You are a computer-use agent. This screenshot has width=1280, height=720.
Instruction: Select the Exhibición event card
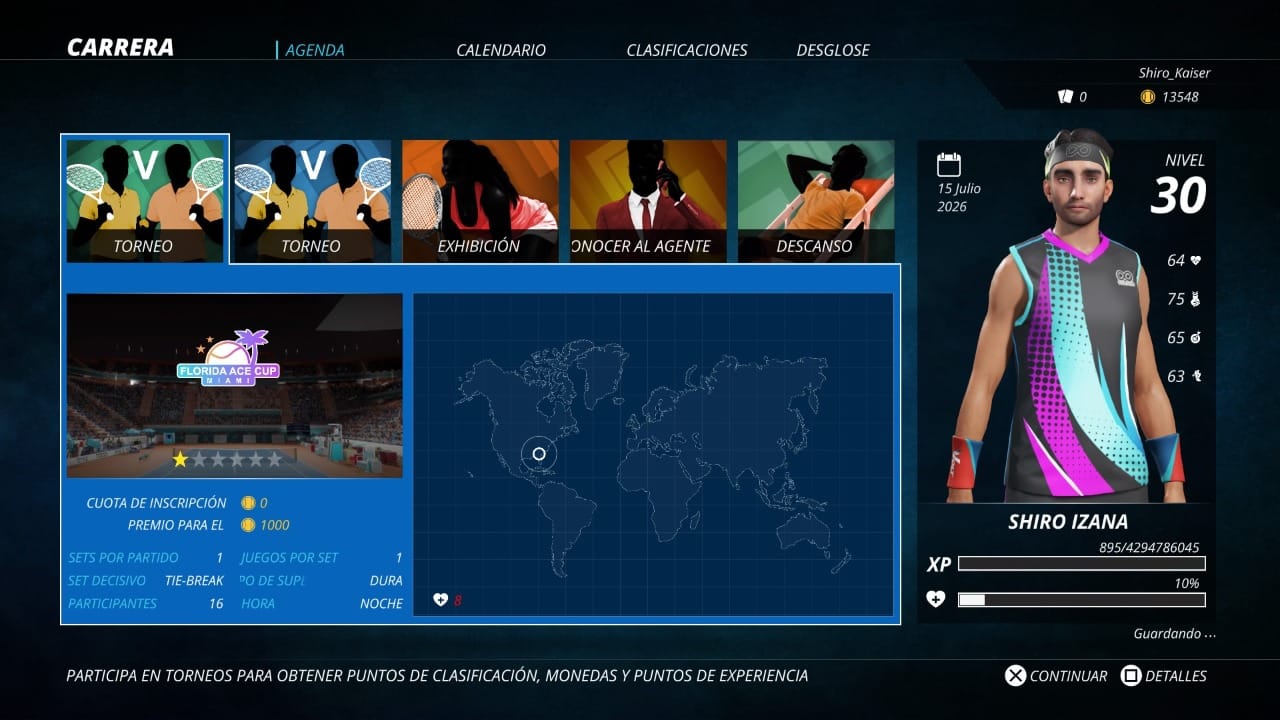480,200
